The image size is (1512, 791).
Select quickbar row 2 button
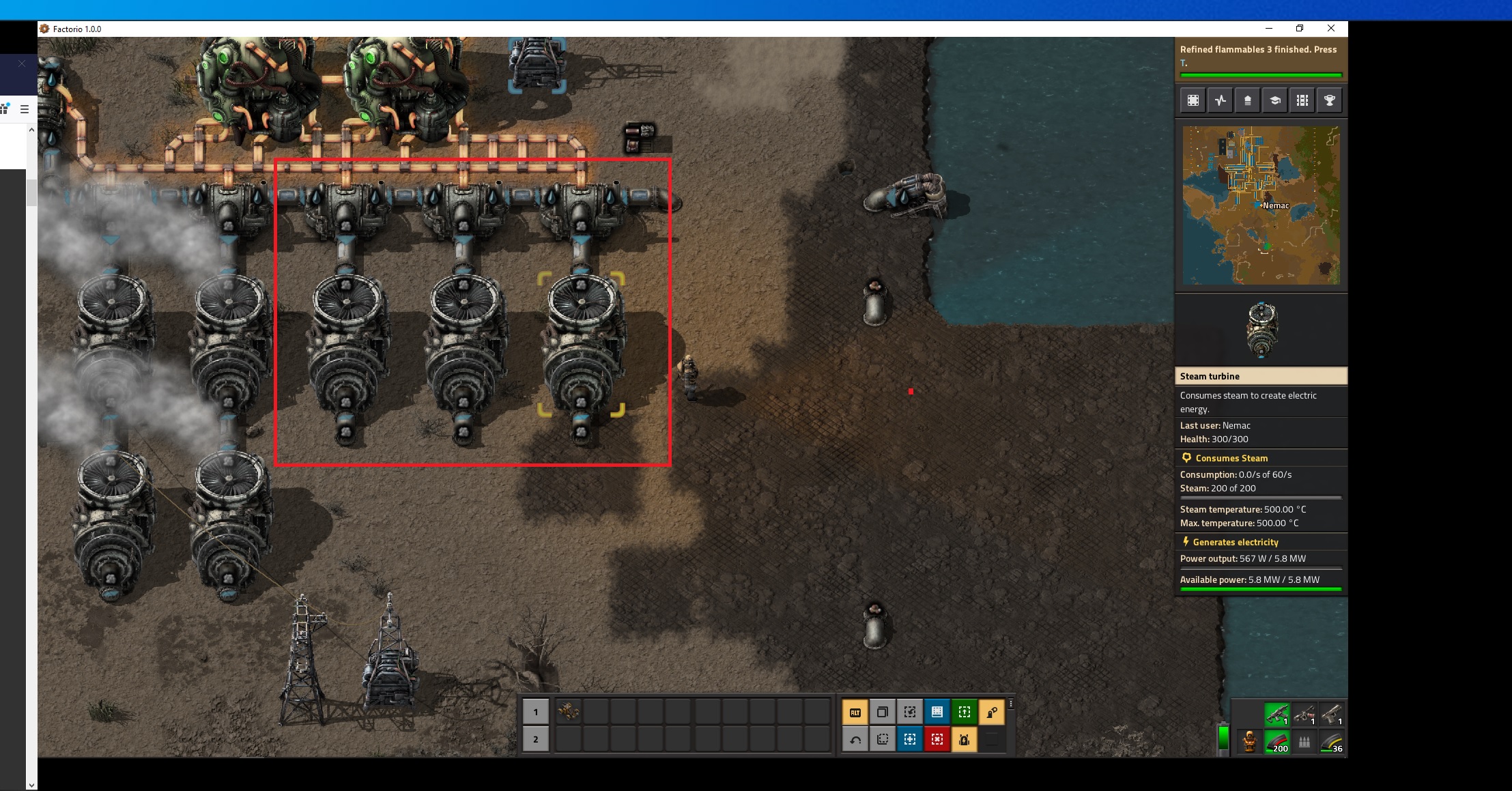click(x=536, y=739)
